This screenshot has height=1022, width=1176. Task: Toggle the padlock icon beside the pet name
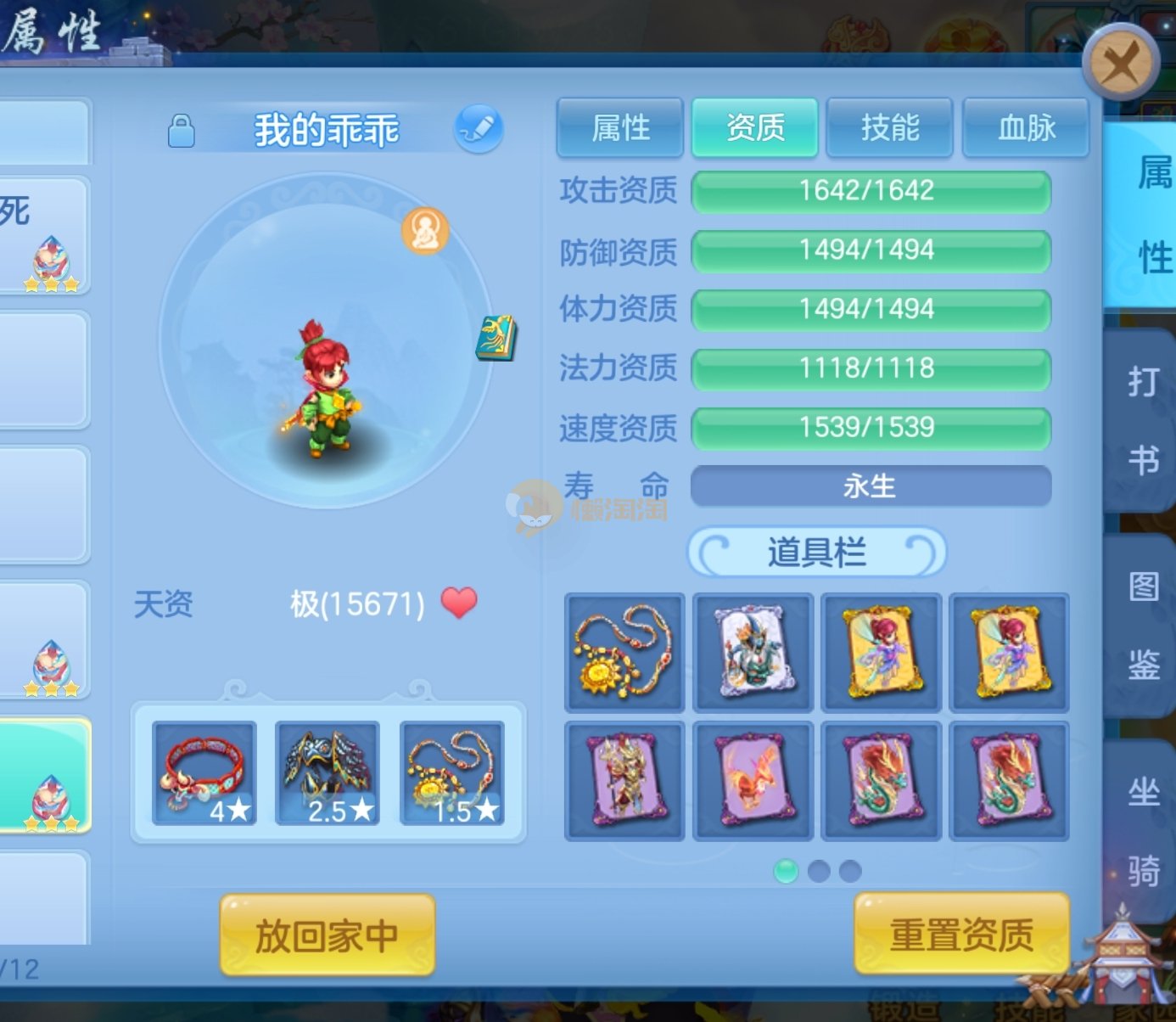[181, 132]
